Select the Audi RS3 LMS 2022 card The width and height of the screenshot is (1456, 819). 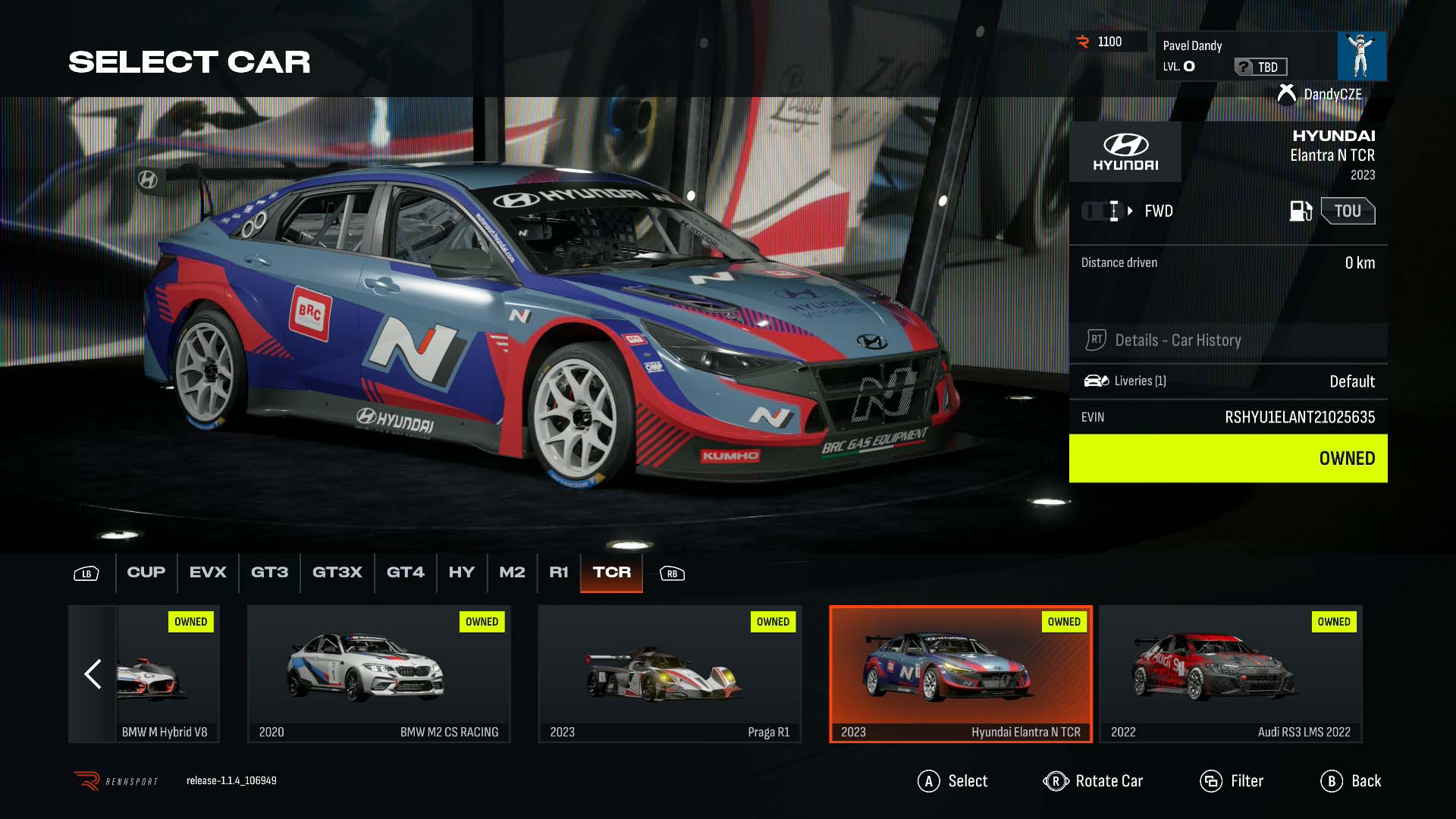tap(1230, 673)
